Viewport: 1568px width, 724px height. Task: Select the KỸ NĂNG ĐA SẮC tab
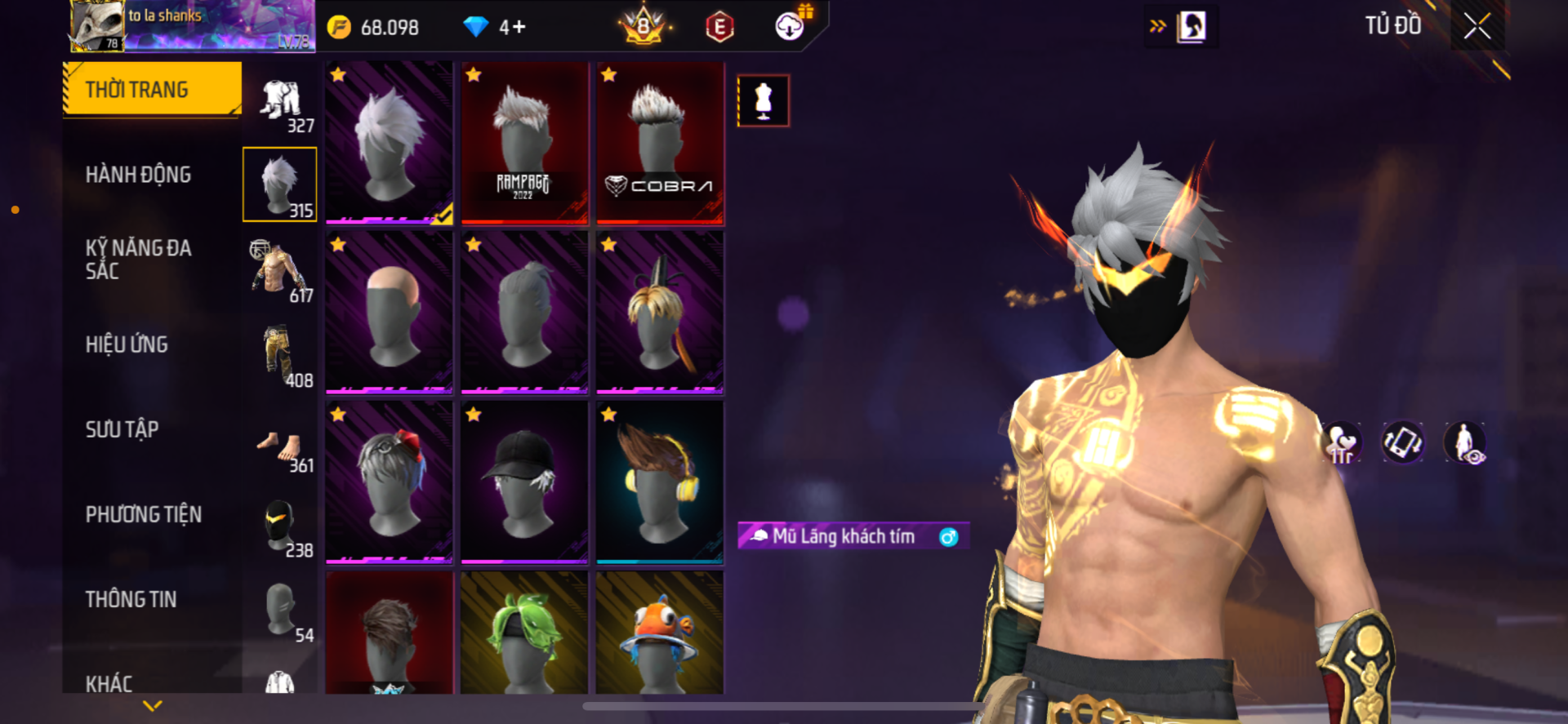pos(138,260)
